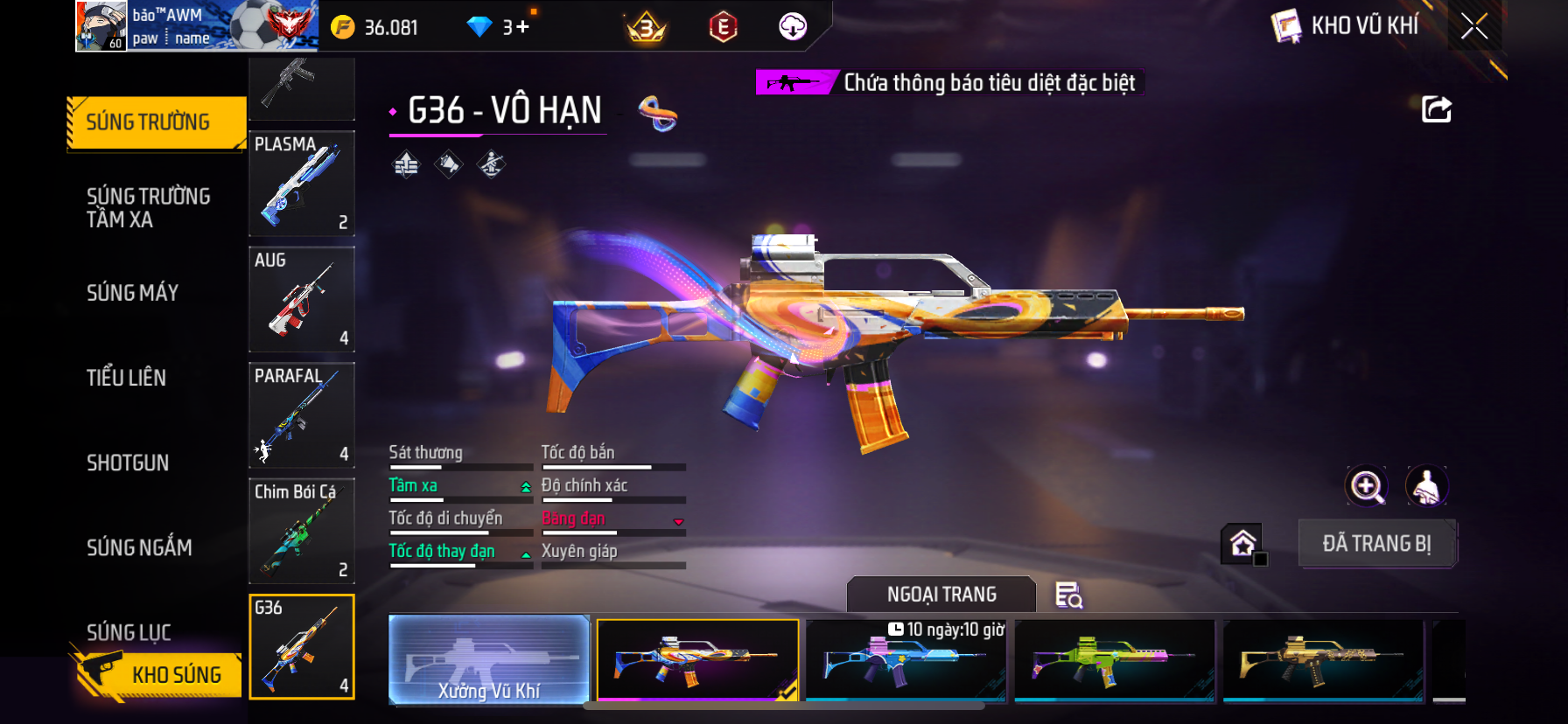Select the Tiểu Liên category
This screenshot has width=1568, height=724.
(126, 378)
